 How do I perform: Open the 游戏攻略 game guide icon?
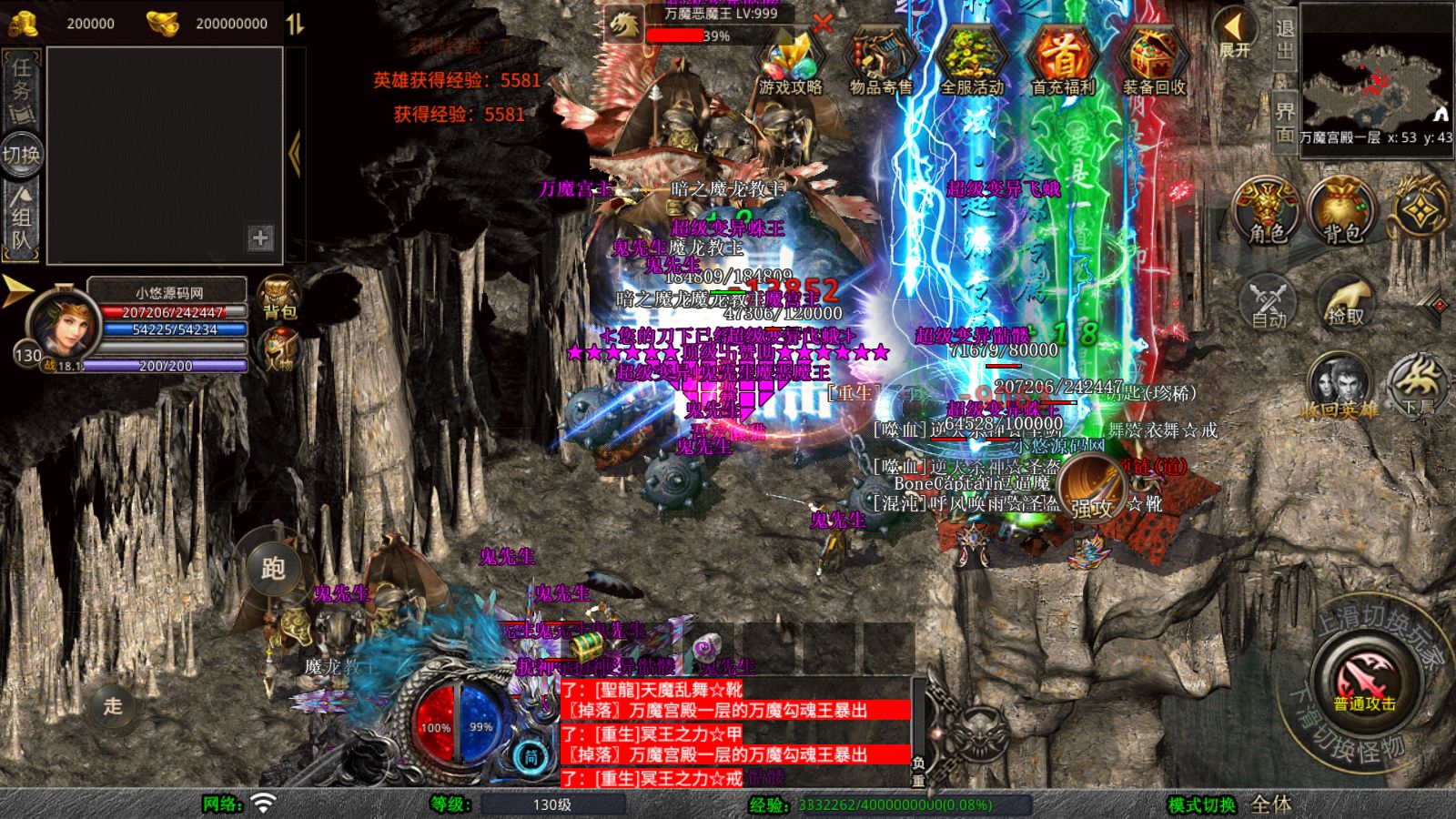[x=790, y=61]
